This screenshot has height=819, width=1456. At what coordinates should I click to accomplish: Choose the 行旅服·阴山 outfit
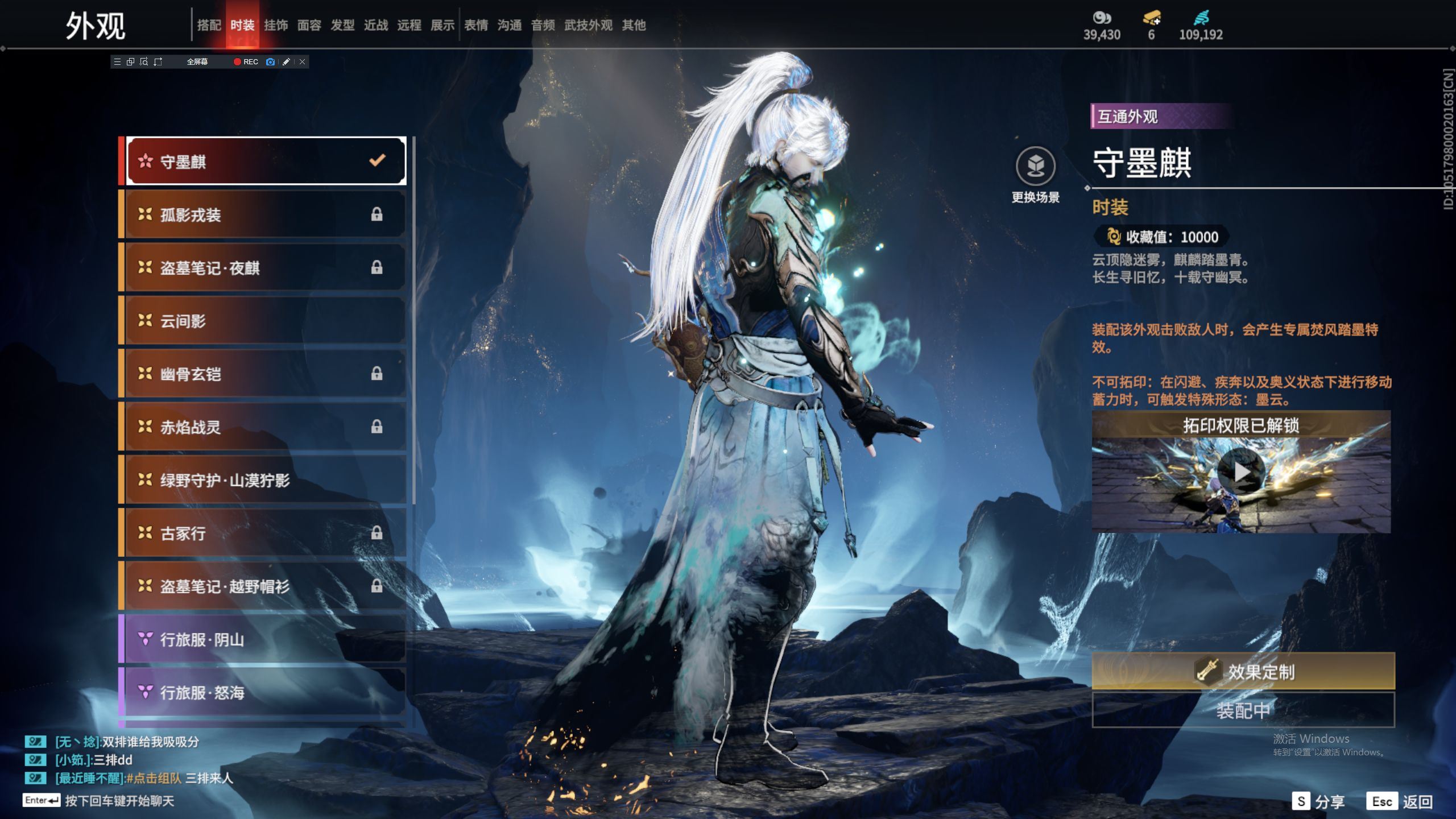pyautogui.click(x=265, y=639)
